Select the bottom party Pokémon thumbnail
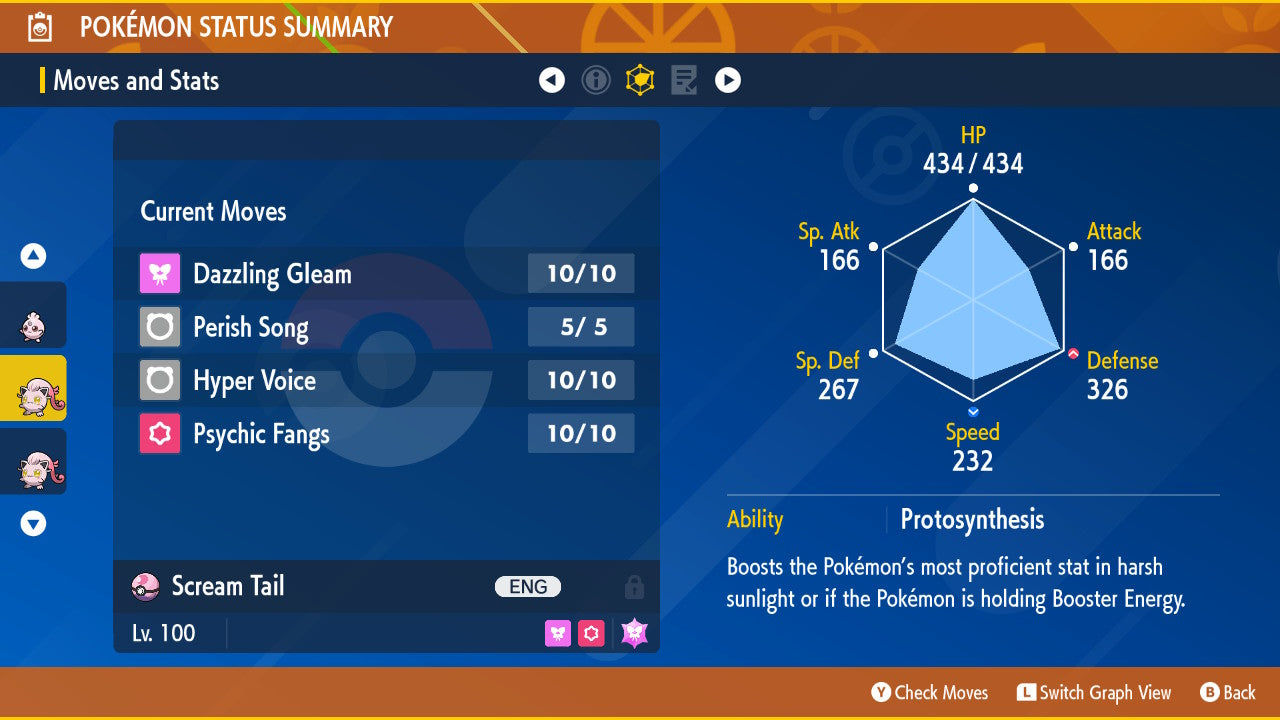1280x720 pixels. [33, 462]
